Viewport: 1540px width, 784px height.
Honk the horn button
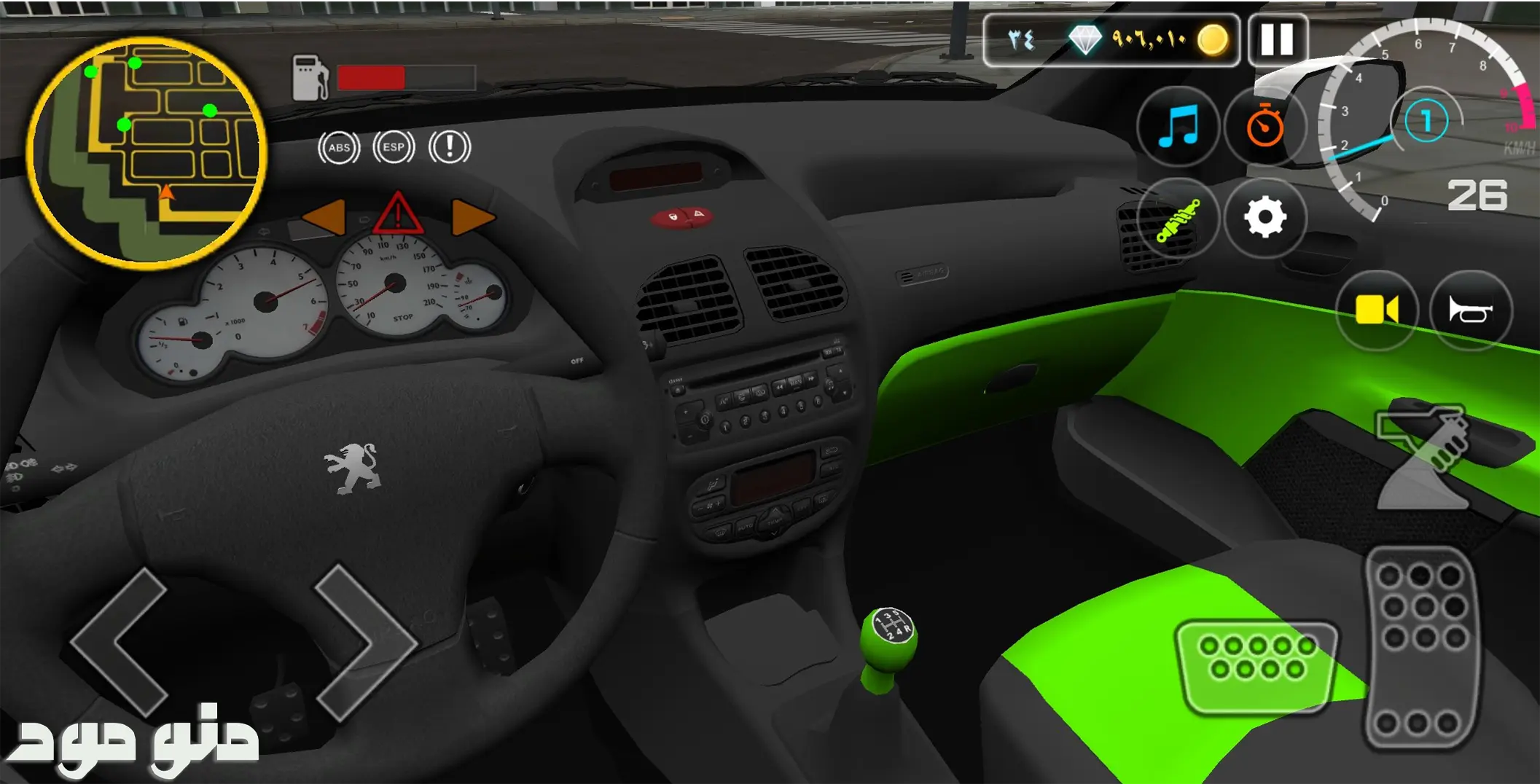pyautogui.click(x=1470, y=311)
